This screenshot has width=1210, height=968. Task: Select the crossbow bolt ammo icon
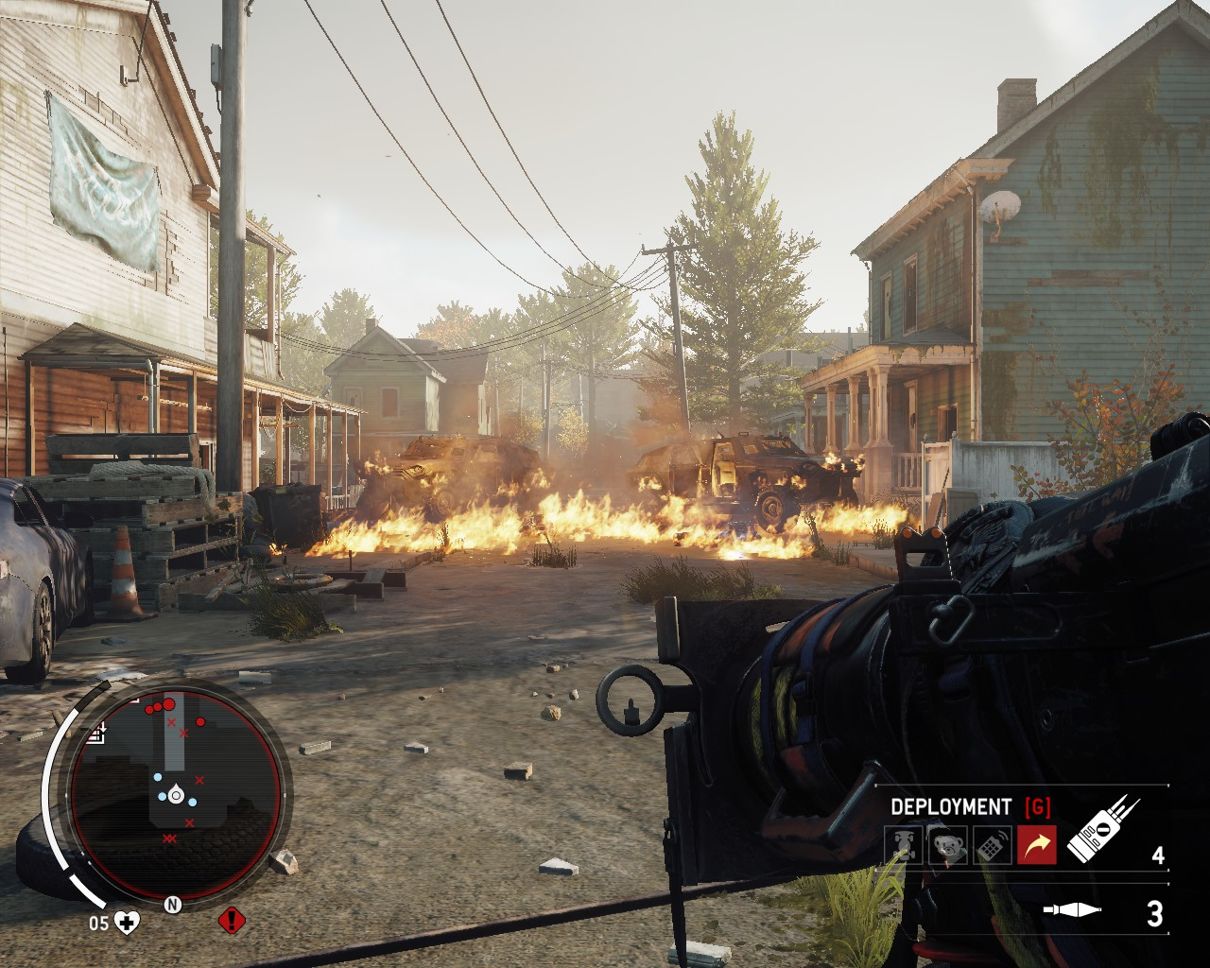pyautogui.click(x=1072, y=910)
